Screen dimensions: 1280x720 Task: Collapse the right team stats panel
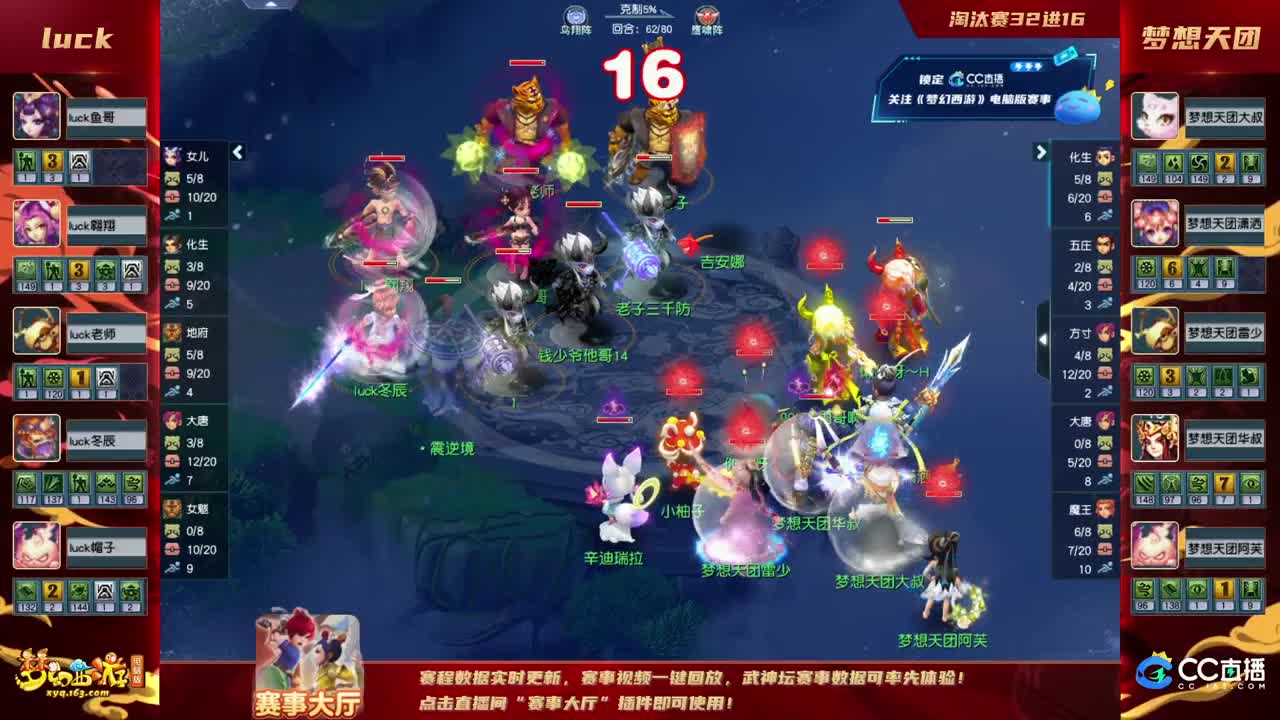(1040, 151)
